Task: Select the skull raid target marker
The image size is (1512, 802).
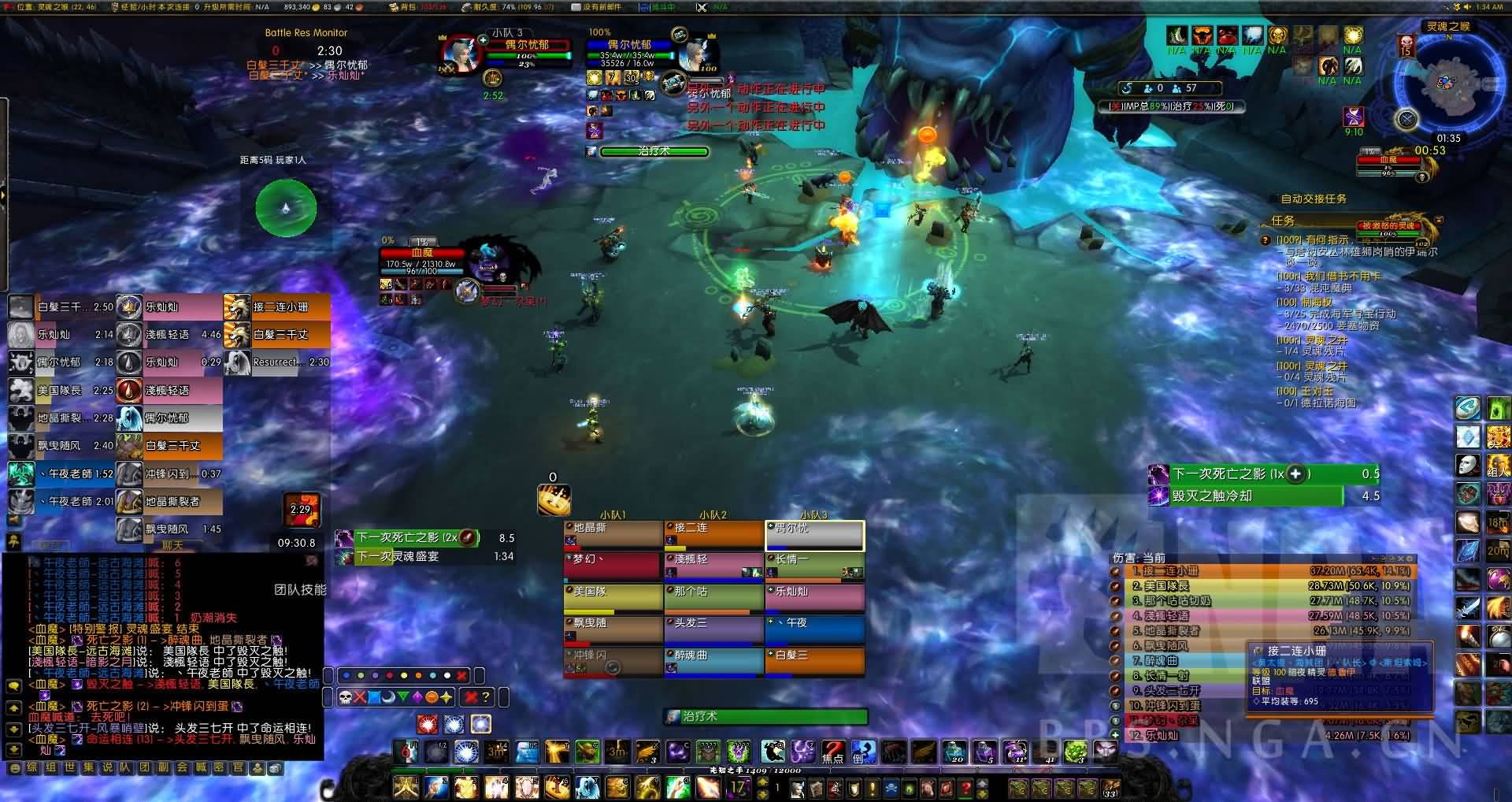Action: (x=345, y=697)
